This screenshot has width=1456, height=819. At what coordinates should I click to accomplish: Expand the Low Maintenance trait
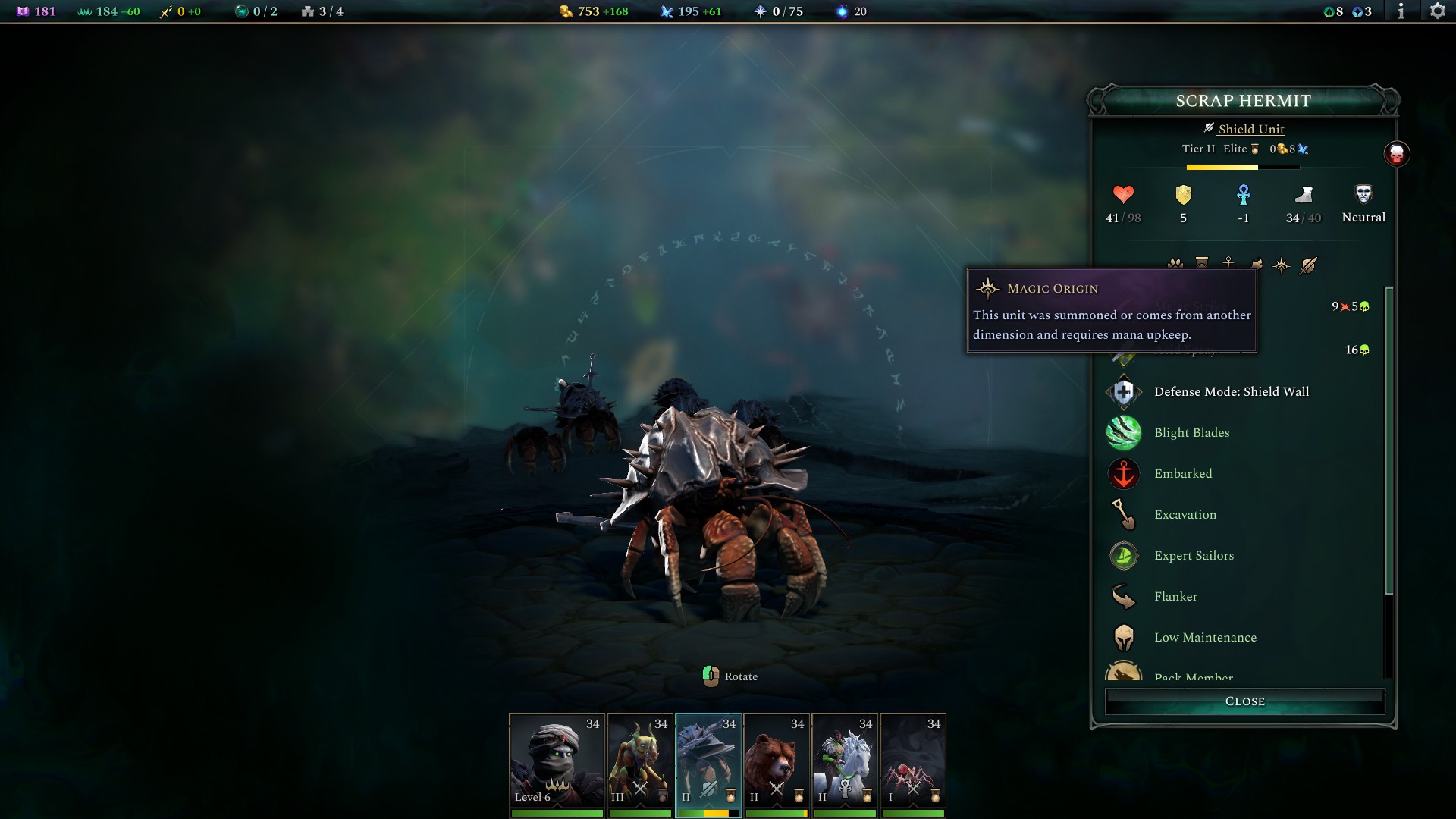pos(1207,637)
